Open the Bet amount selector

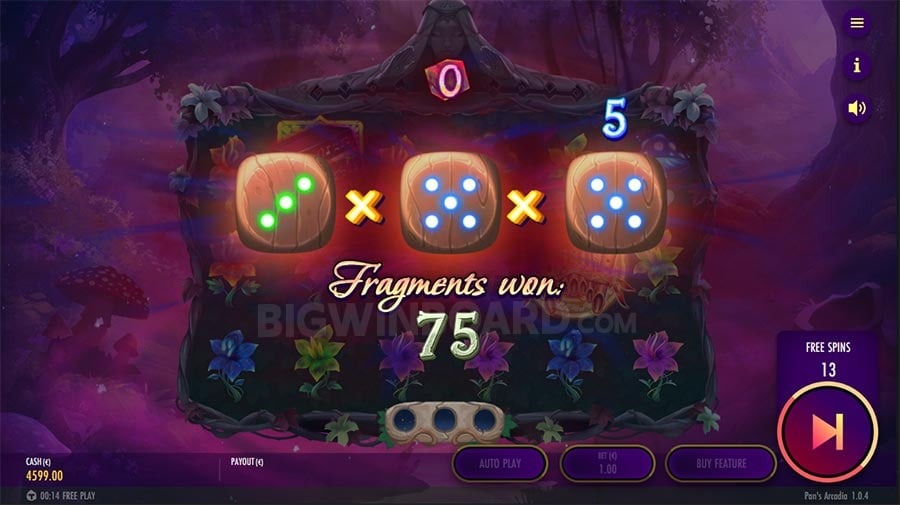point(607,463)
